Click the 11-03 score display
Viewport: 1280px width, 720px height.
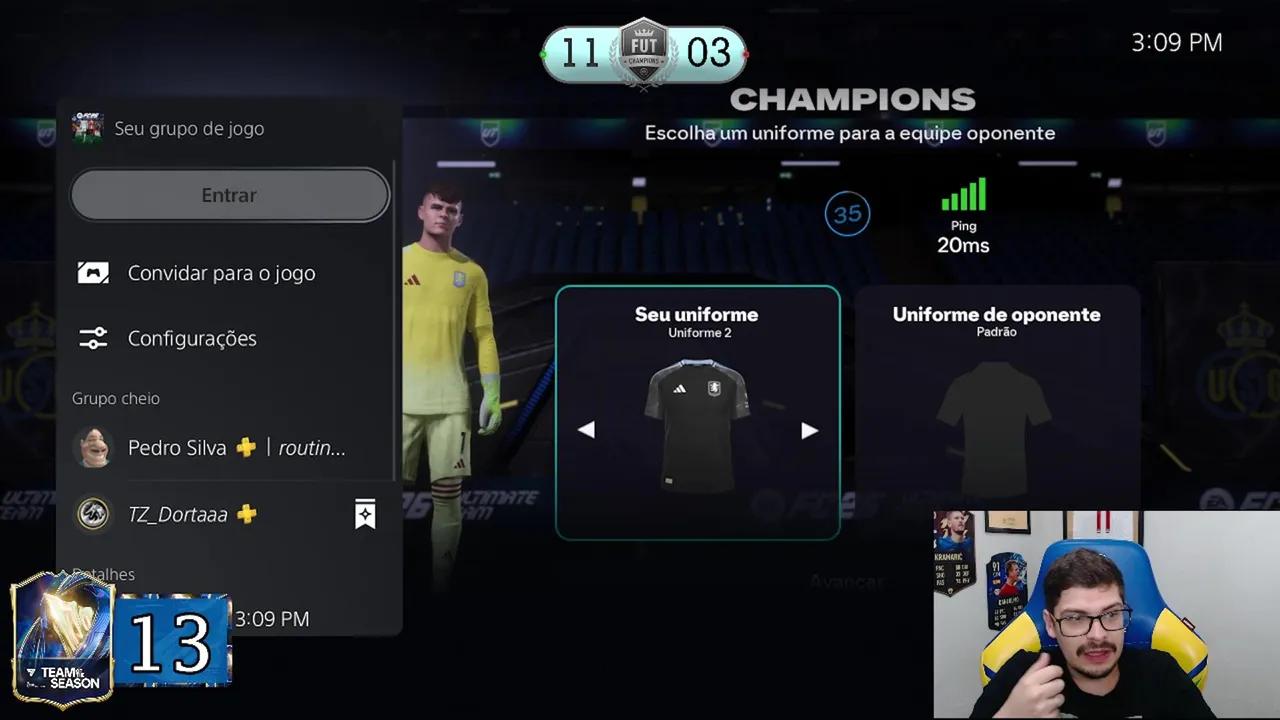643,53
